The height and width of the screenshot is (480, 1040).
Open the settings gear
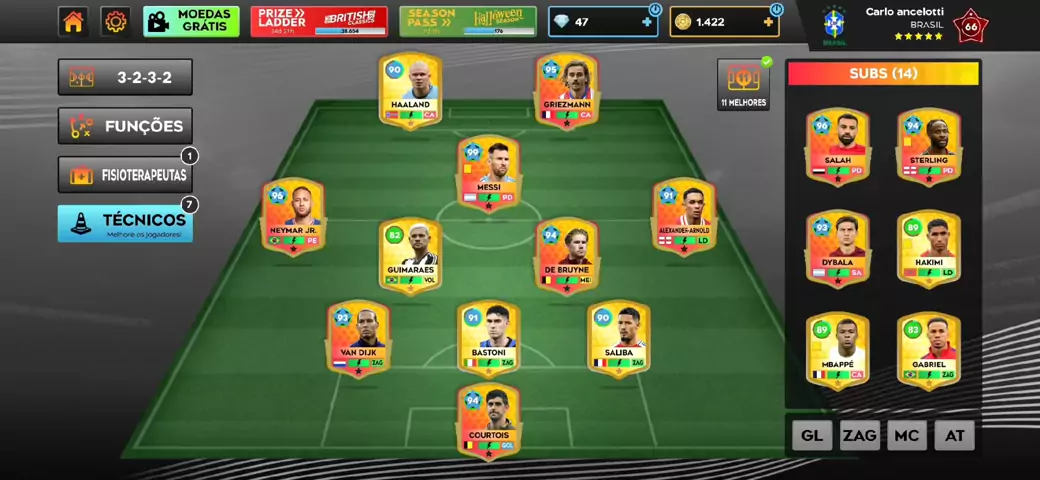[x=115, y=22]
